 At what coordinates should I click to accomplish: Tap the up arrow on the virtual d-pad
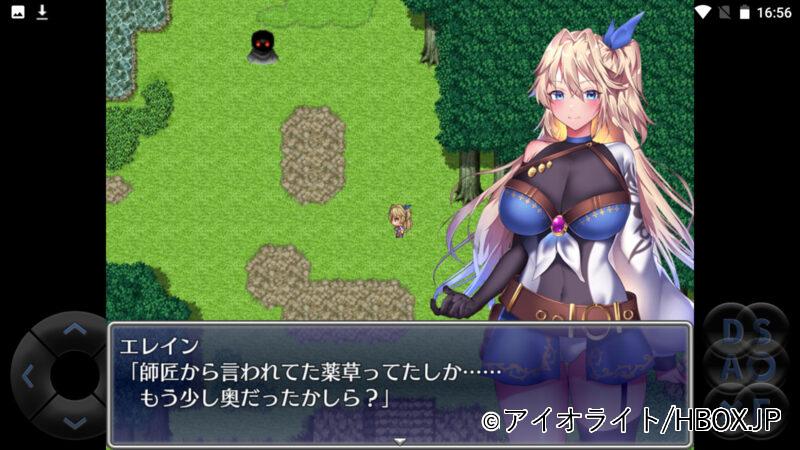click(x=74, y=328)
